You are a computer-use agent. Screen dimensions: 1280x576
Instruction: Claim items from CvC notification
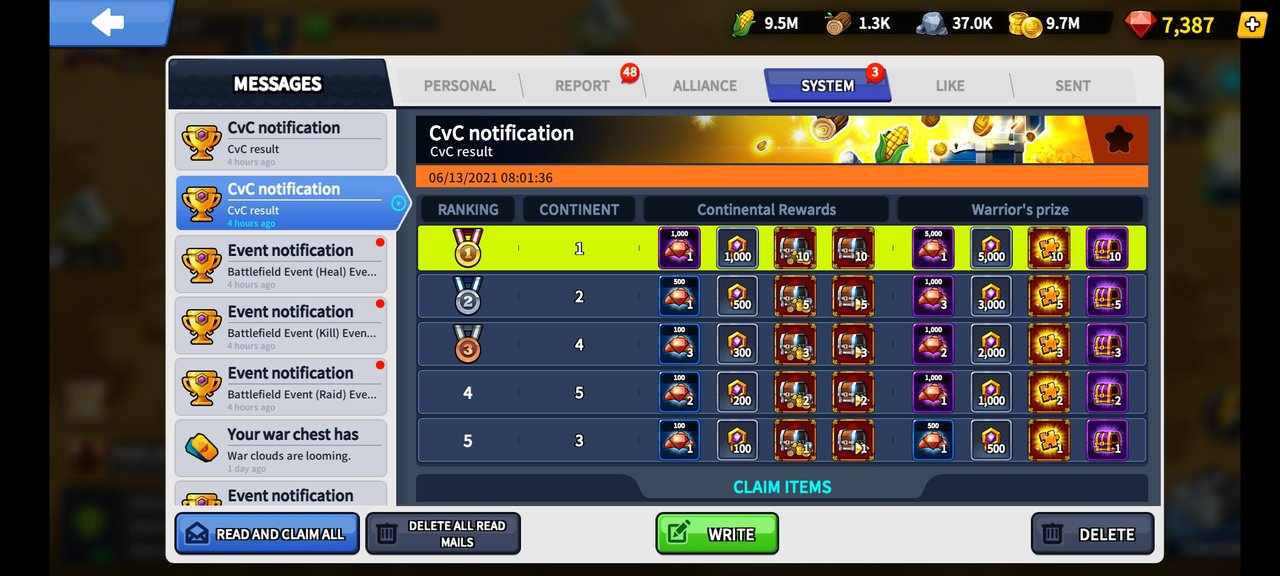tap(782, 487)
